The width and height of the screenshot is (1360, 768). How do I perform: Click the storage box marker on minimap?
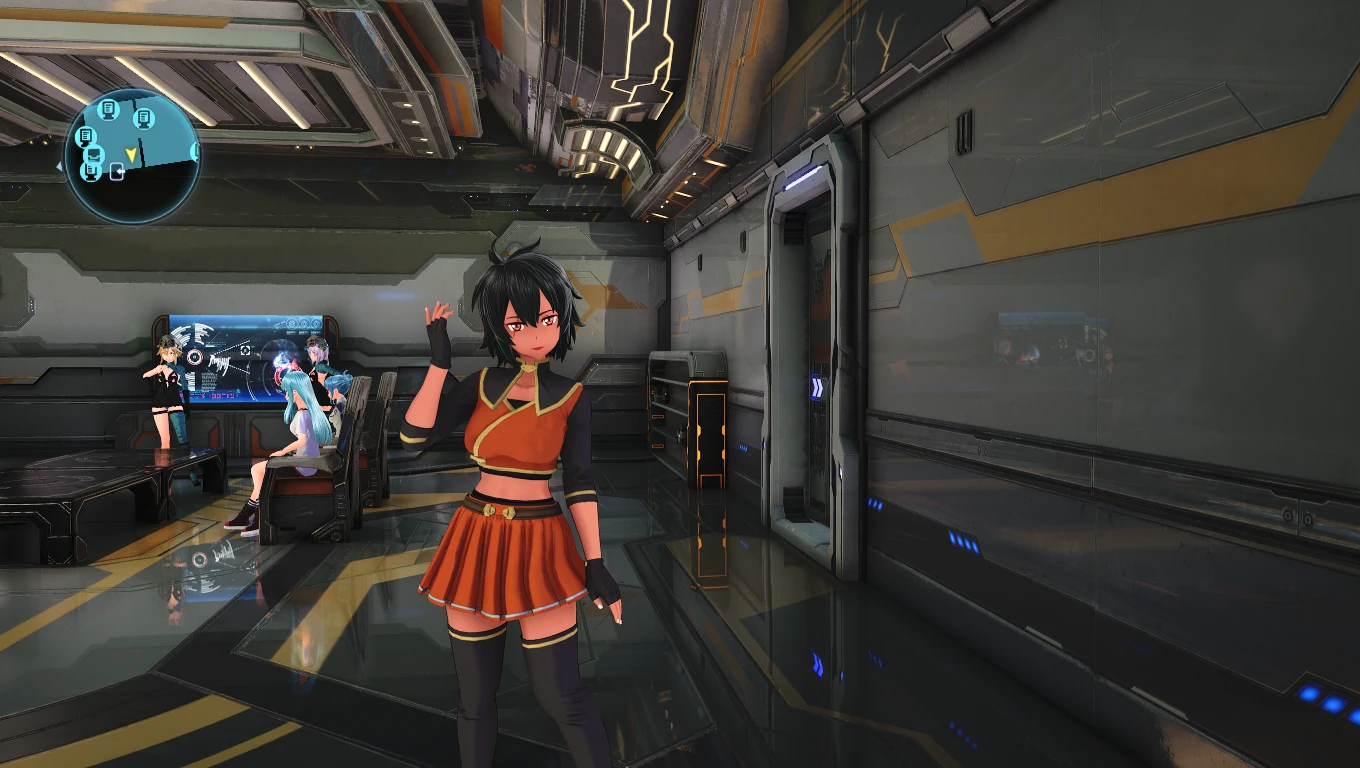click(x=95, y=154)
